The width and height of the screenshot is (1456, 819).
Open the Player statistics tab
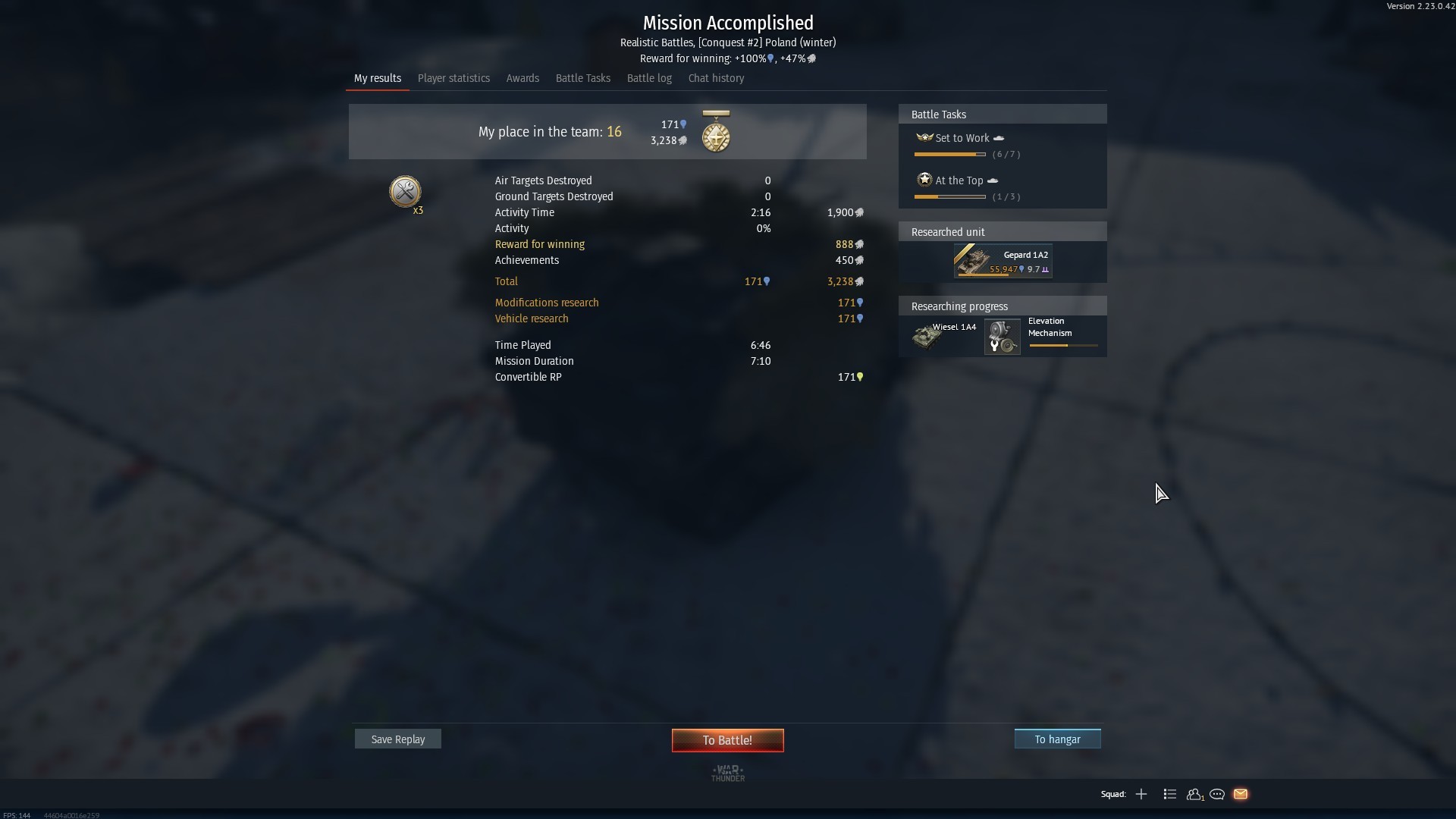(453, 78)
